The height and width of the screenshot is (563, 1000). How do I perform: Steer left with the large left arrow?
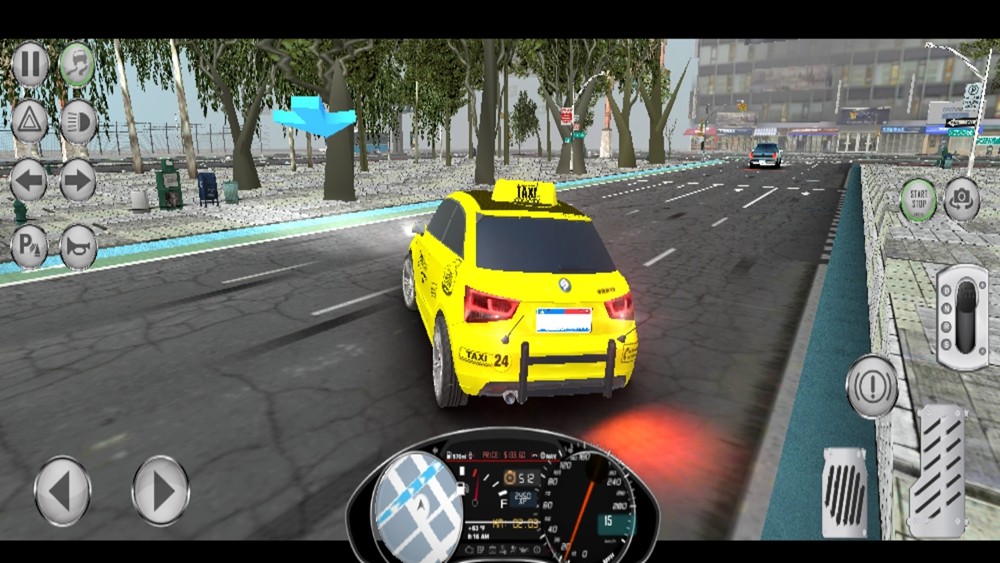(62, 490)
